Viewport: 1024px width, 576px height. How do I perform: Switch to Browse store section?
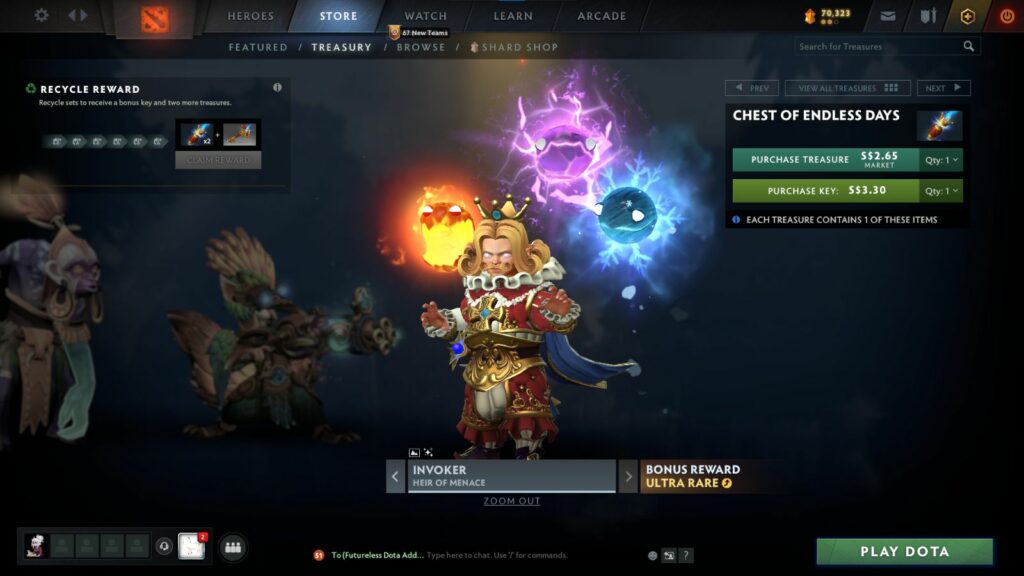point(421,47)
